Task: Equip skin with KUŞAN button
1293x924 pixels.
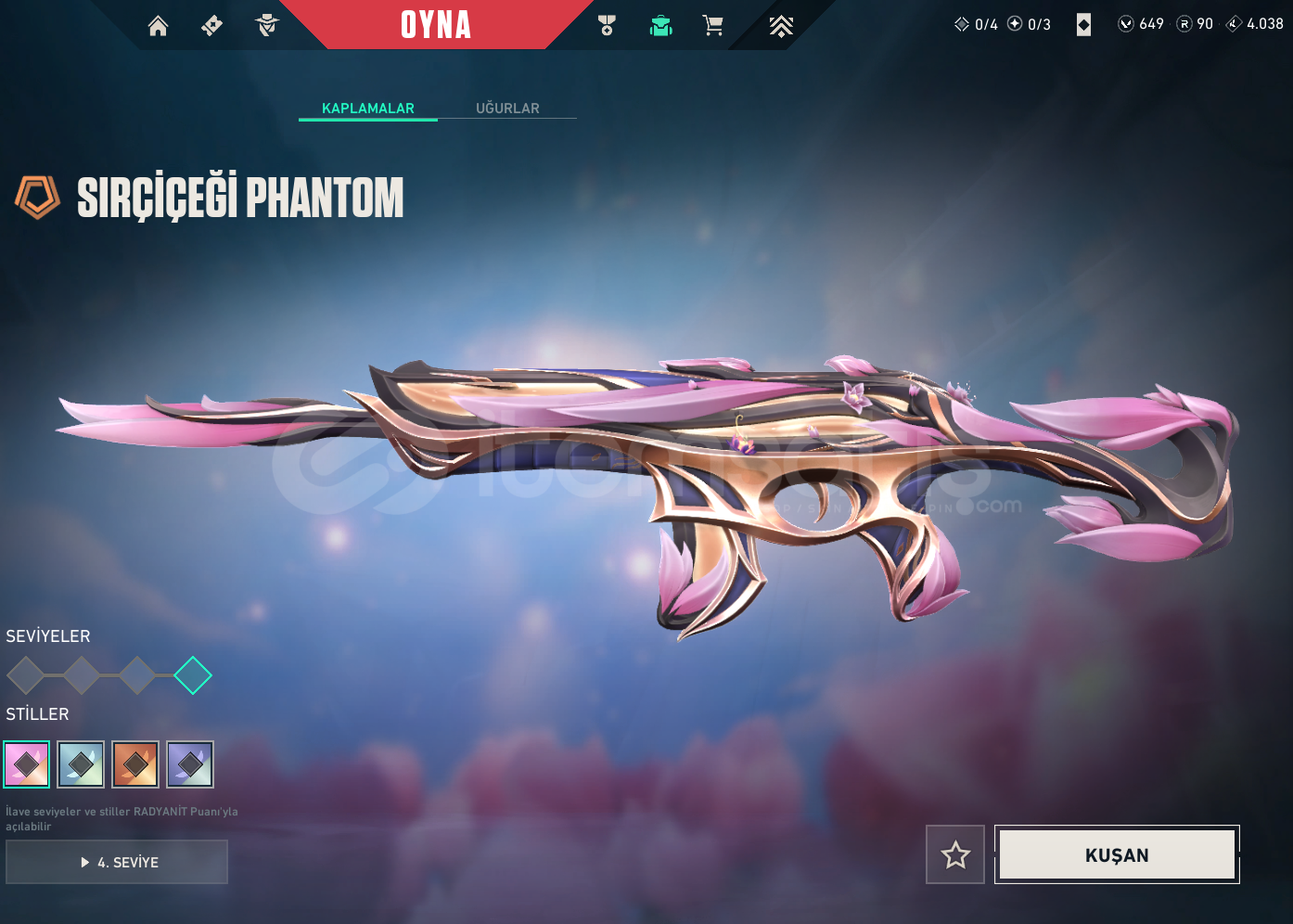Action: pos(1117,854)
